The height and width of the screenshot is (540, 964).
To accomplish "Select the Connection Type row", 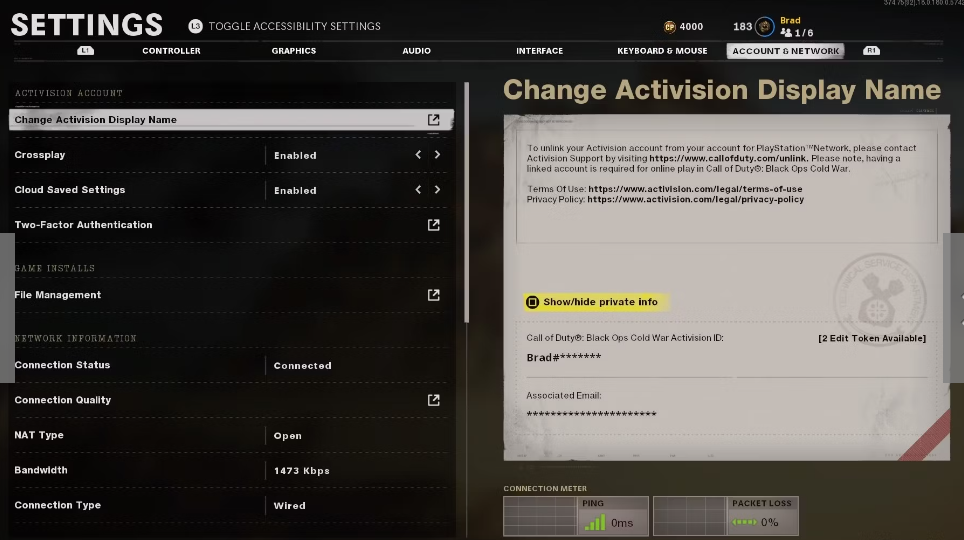I will point(230,505).
